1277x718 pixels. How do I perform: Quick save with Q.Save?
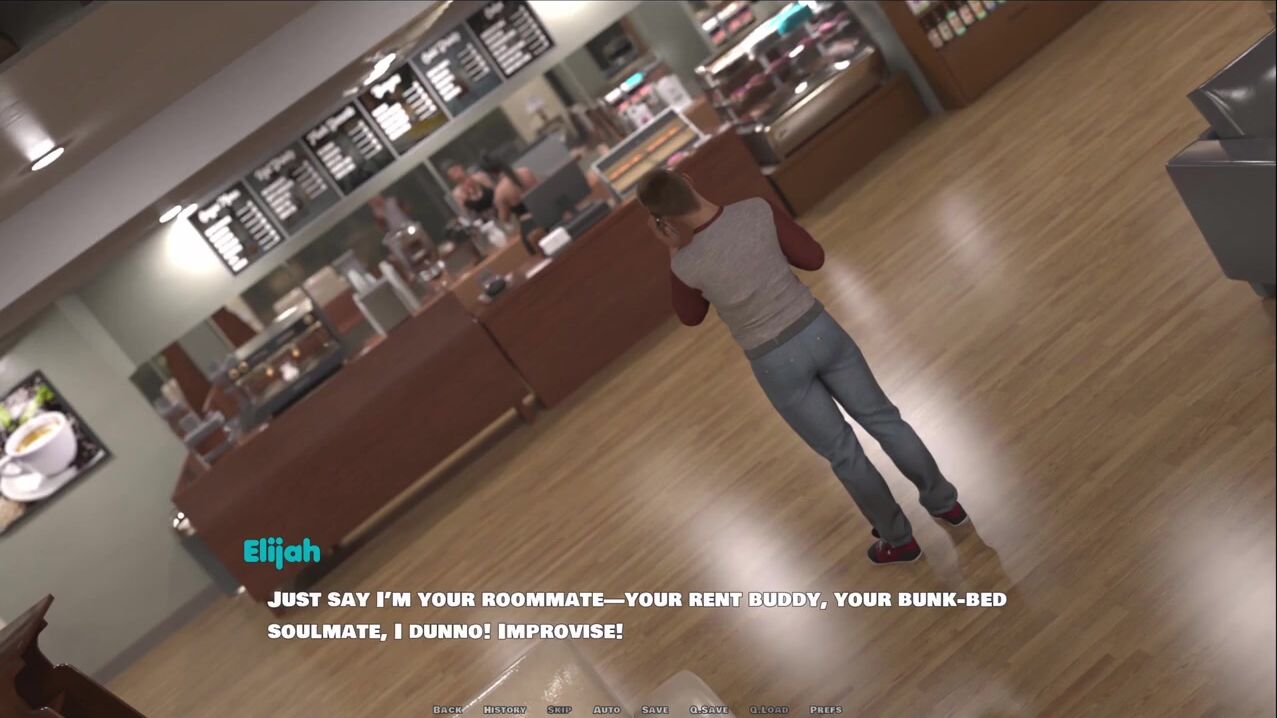click(x=709, y=710)
